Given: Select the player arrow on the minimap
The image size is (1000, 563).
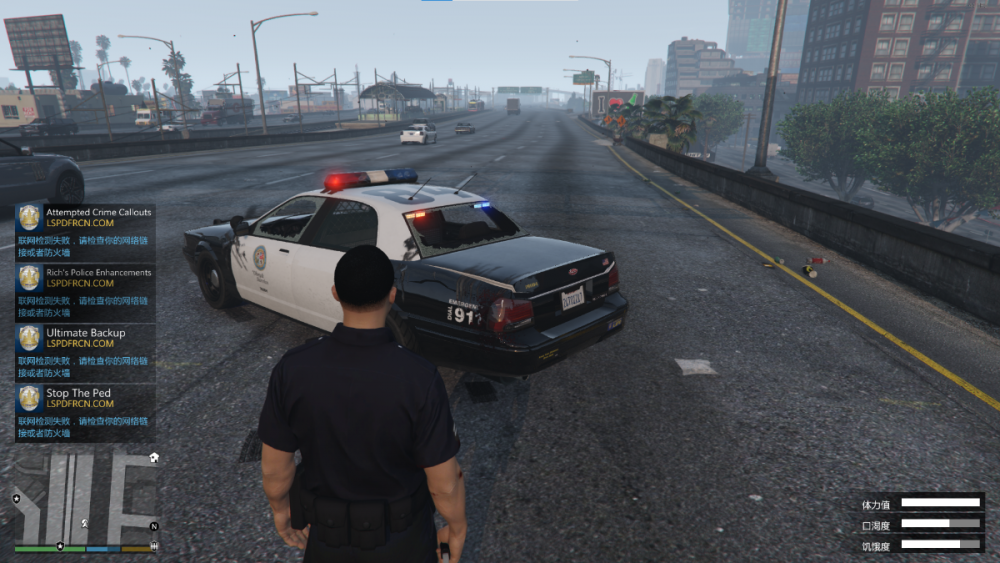Looking at the screenshot, I should (86, 522).
